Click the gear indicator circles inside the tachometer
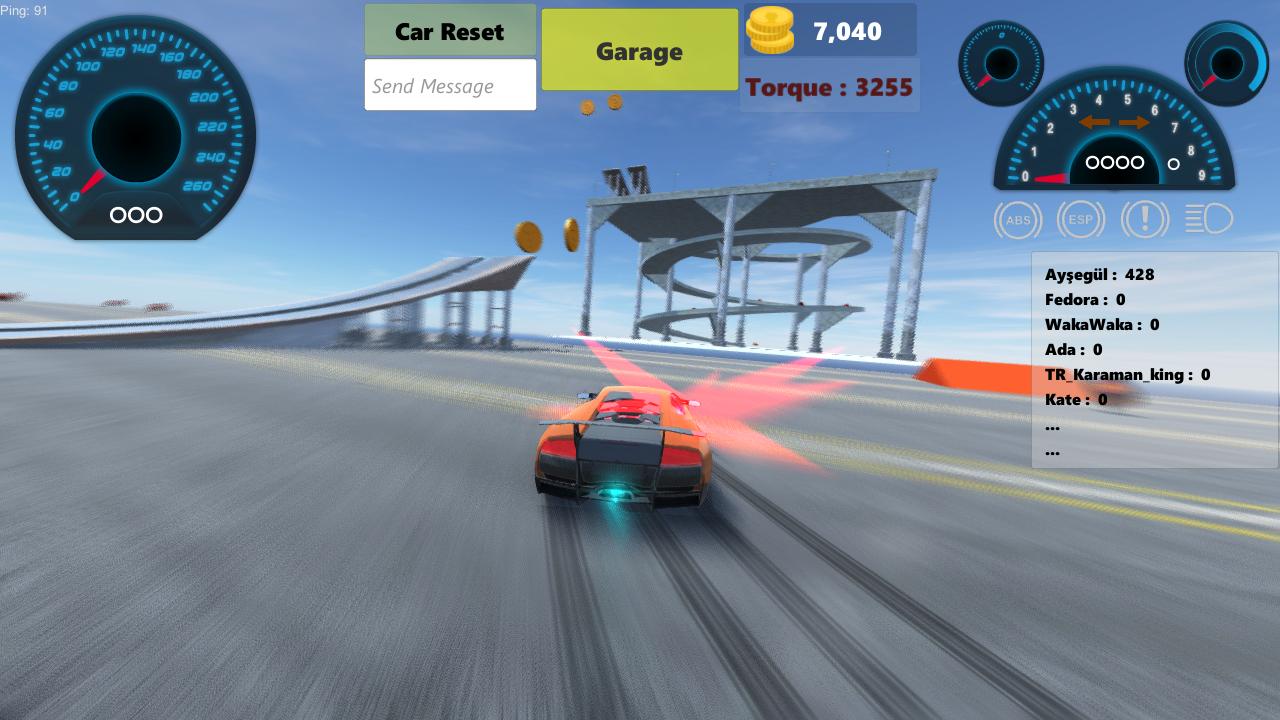 tap(1113, 162)
